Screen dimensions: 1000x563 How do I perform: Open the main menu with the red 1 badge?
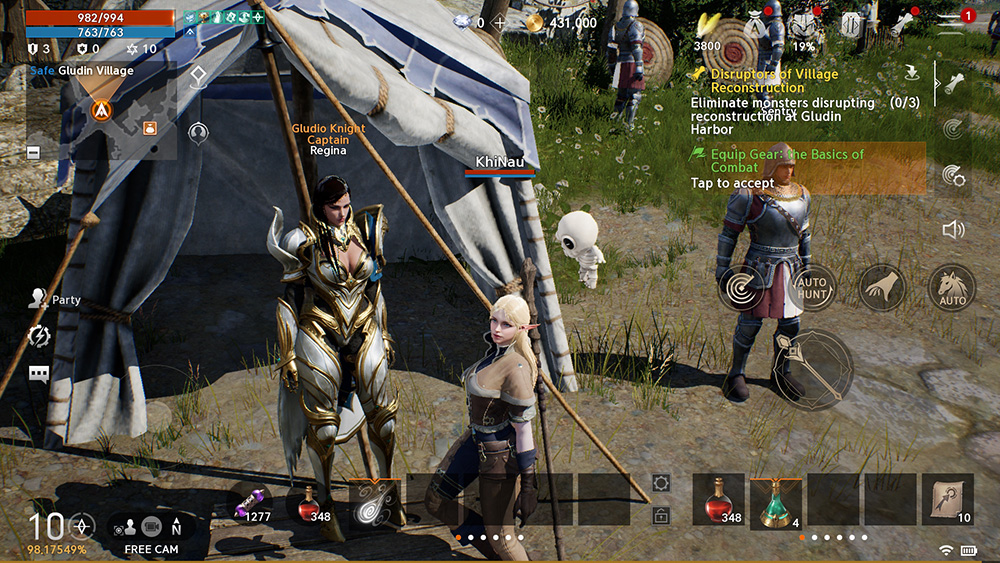point(956,20)
